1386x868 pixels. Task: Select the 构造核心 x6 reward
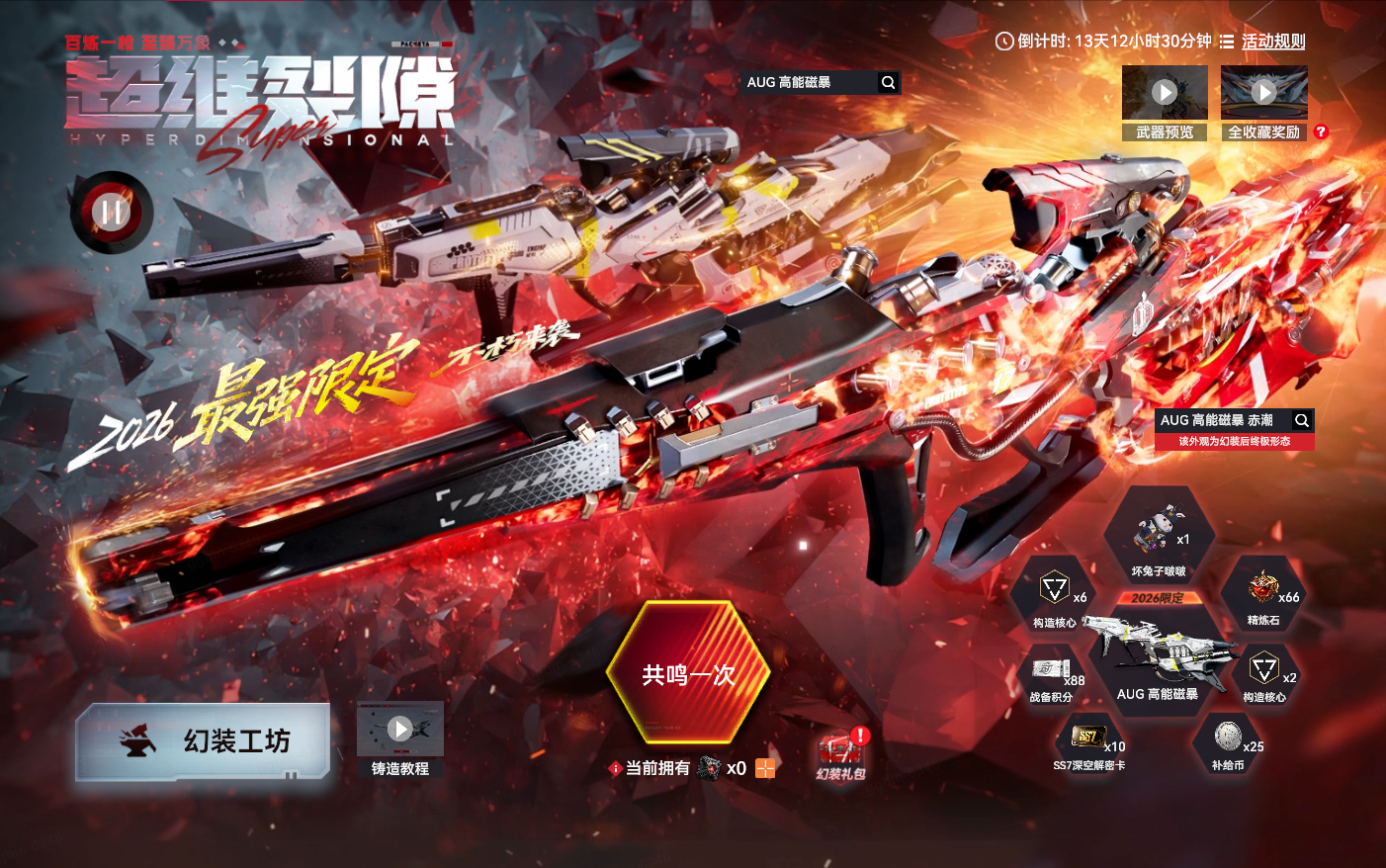(x=1056, y=595)
